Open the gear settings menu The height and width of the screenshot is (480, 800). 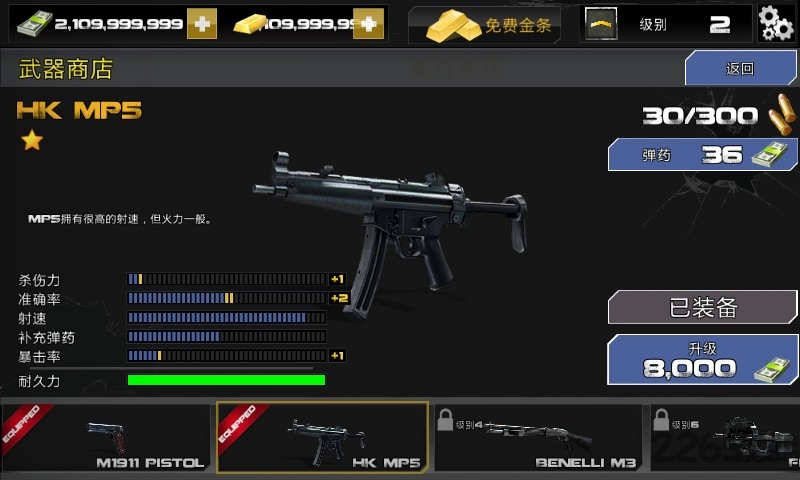776,23
